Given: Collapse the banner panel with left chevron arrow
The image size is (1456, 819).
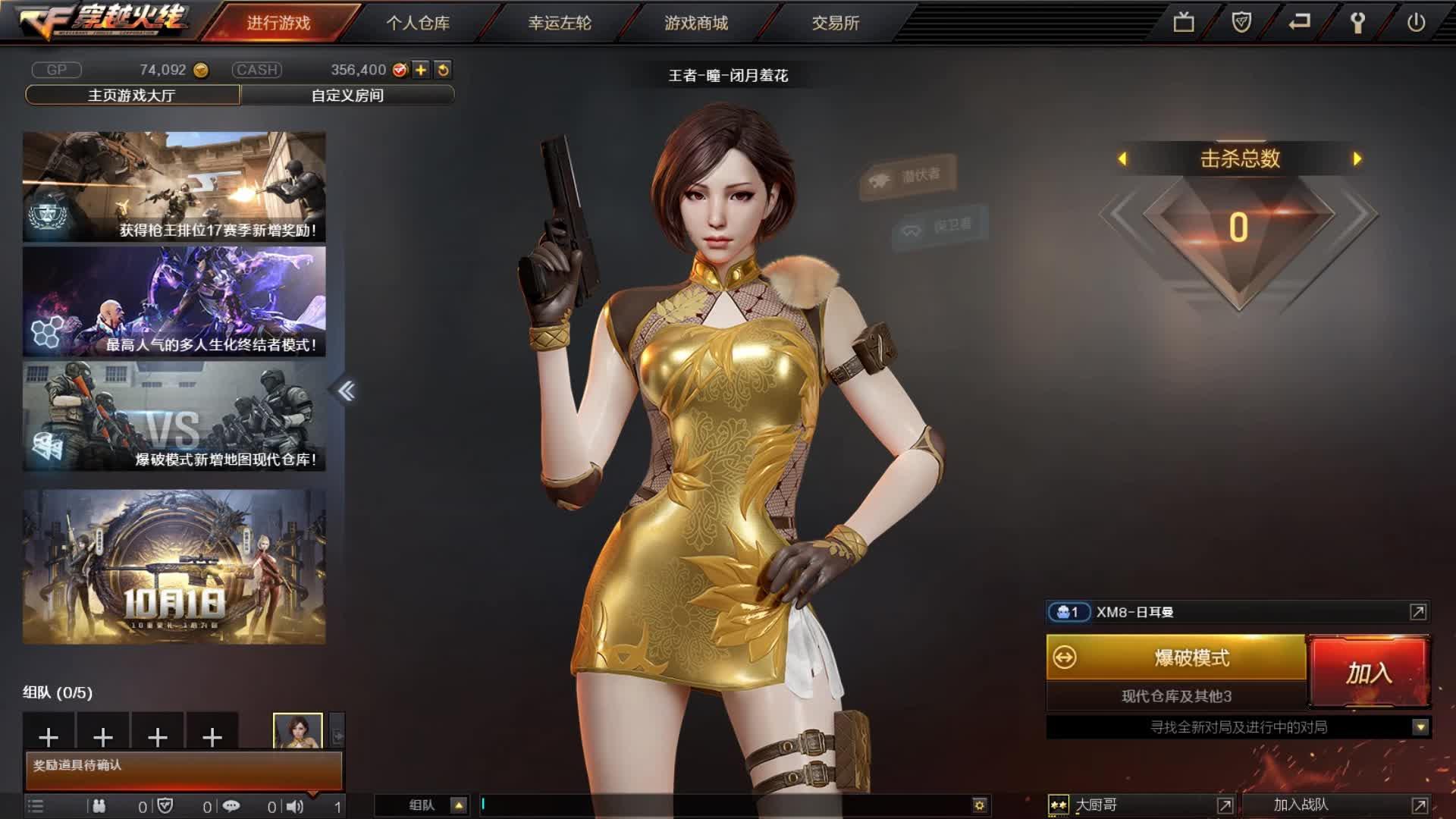Looking at the screenshot, I should (x=348, y=388).
